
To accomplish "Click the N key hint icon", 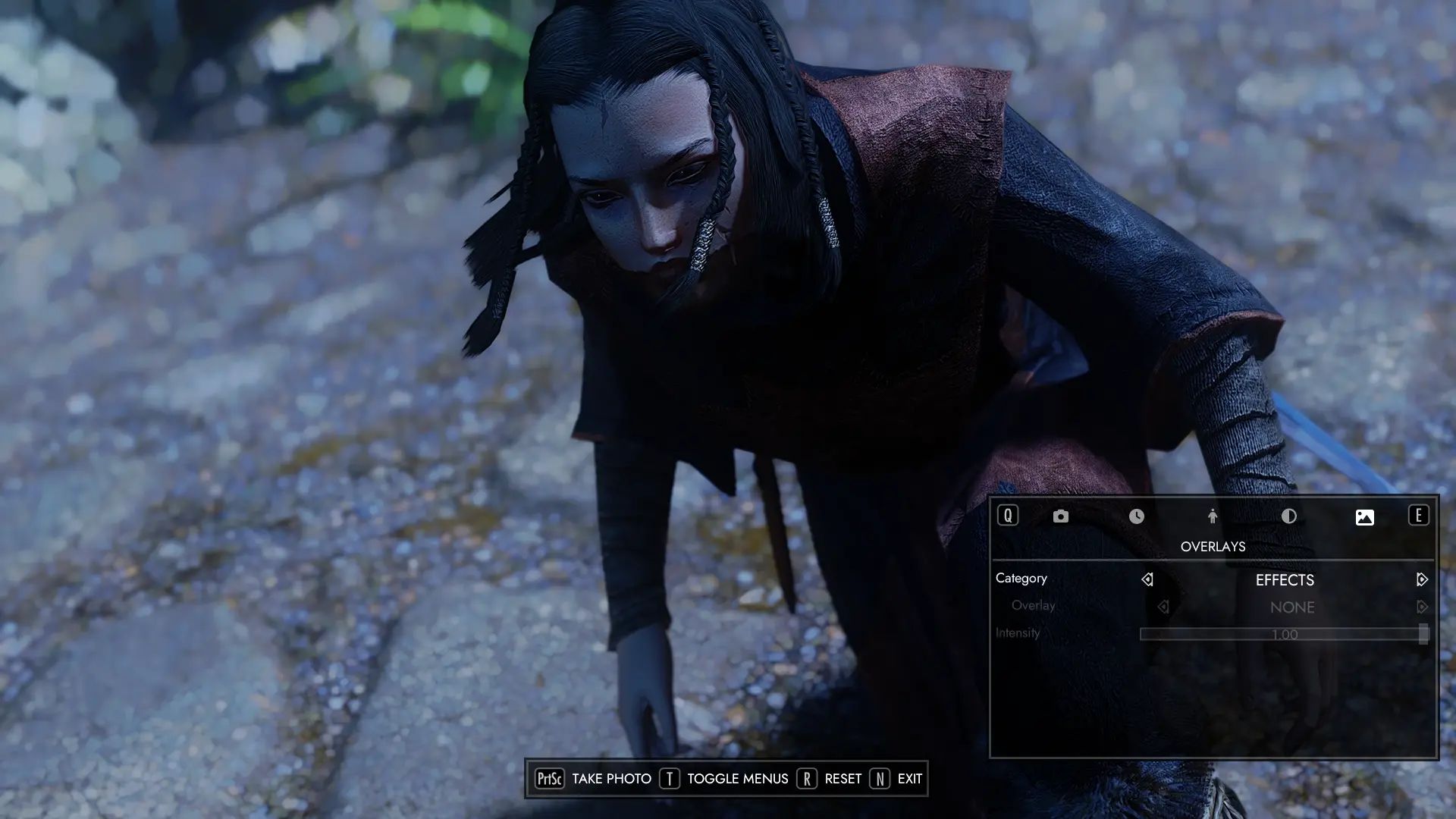I will (880, 778).
